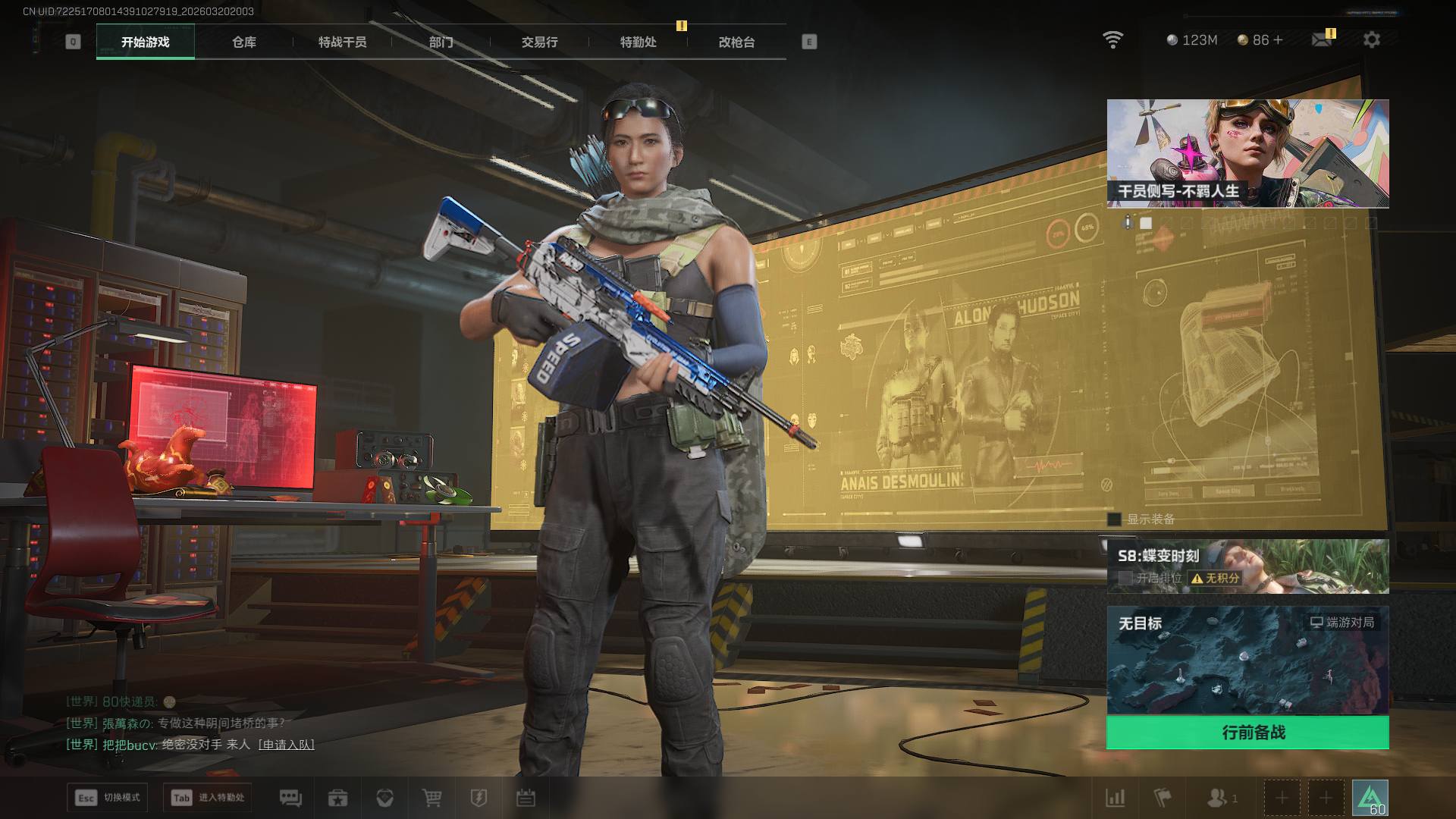Open the mail inbox envelope
Viewport: 1456px width, 819px height.
[1322, 39]
